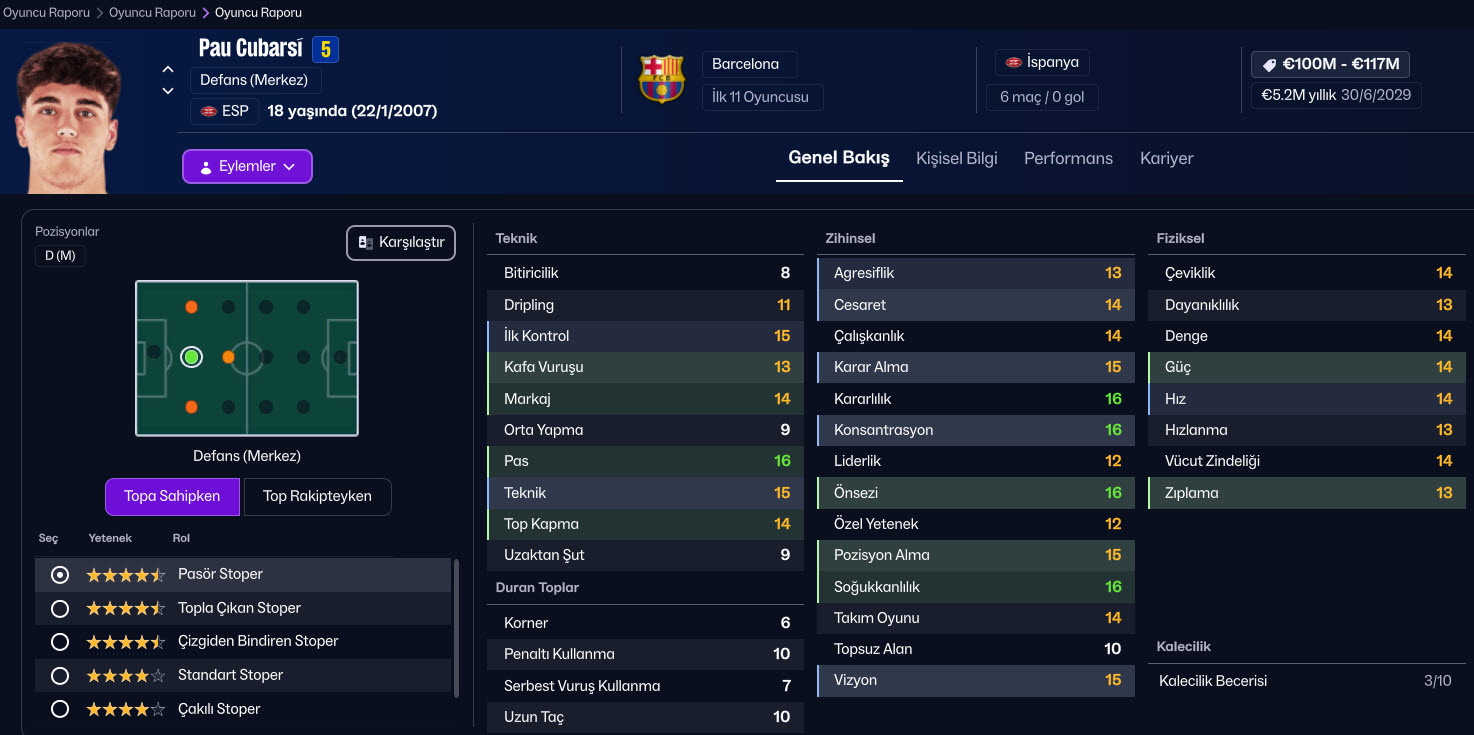Open the Eylemler actions dropdown
Viewport: 1474px width, 735px height.
[x=247, y=166]
